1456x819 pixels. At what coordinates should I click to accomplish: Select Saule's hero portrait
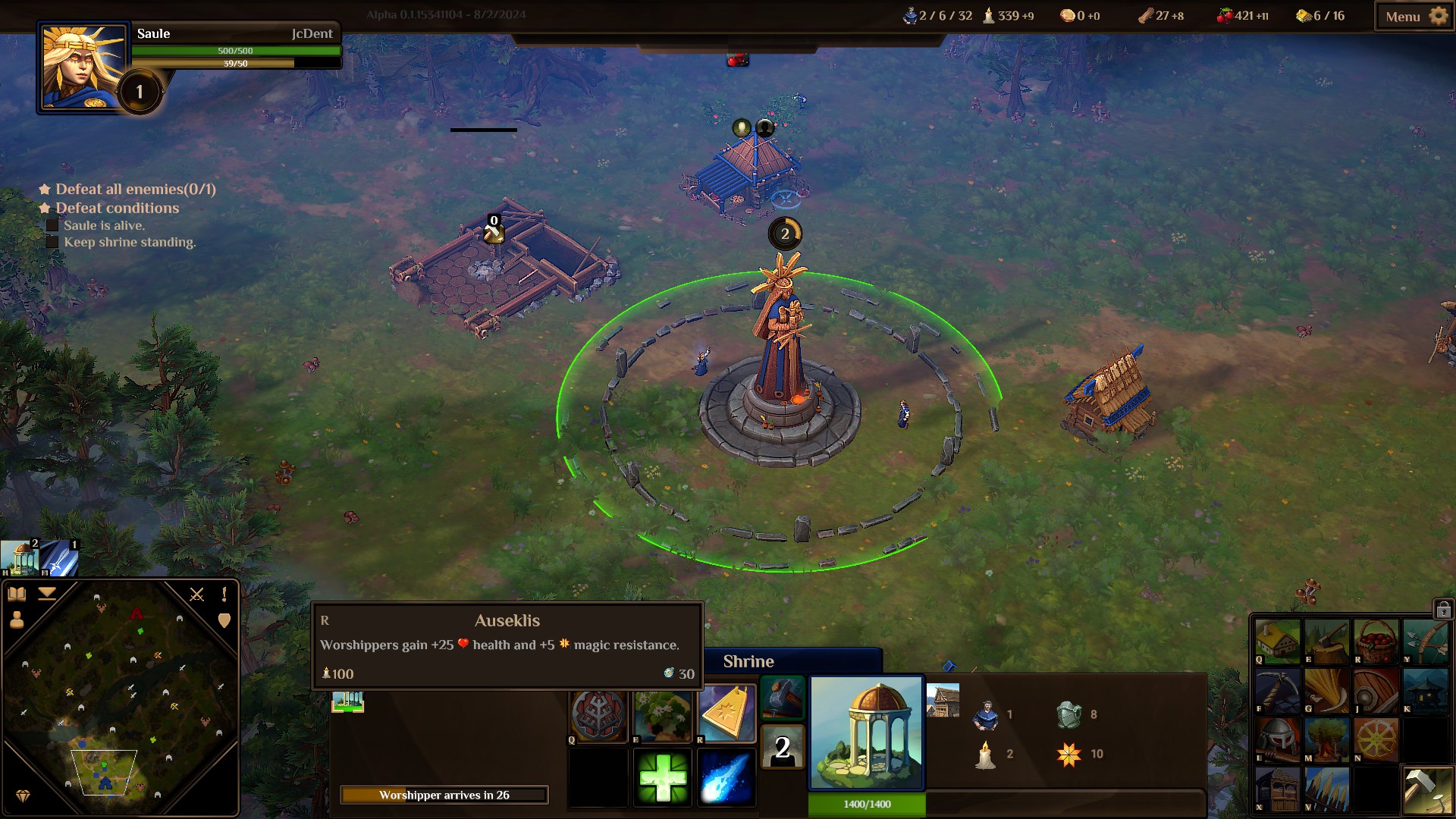pyautogui.click(x=81, y=68)
